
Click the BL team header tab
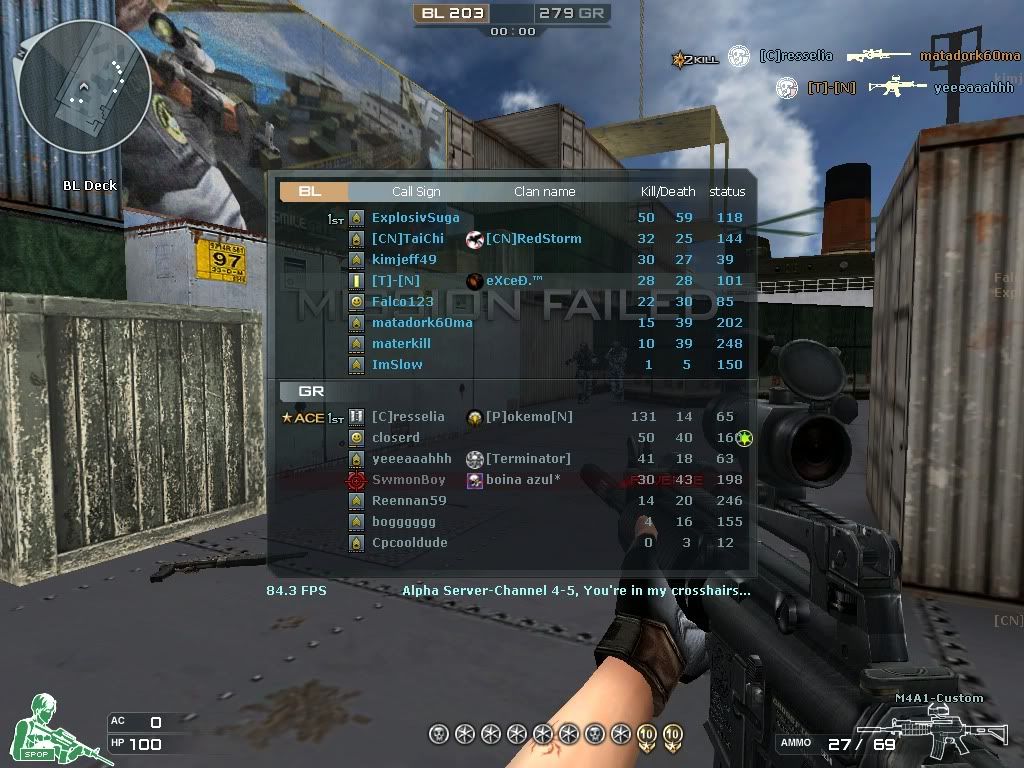point(311,191)
